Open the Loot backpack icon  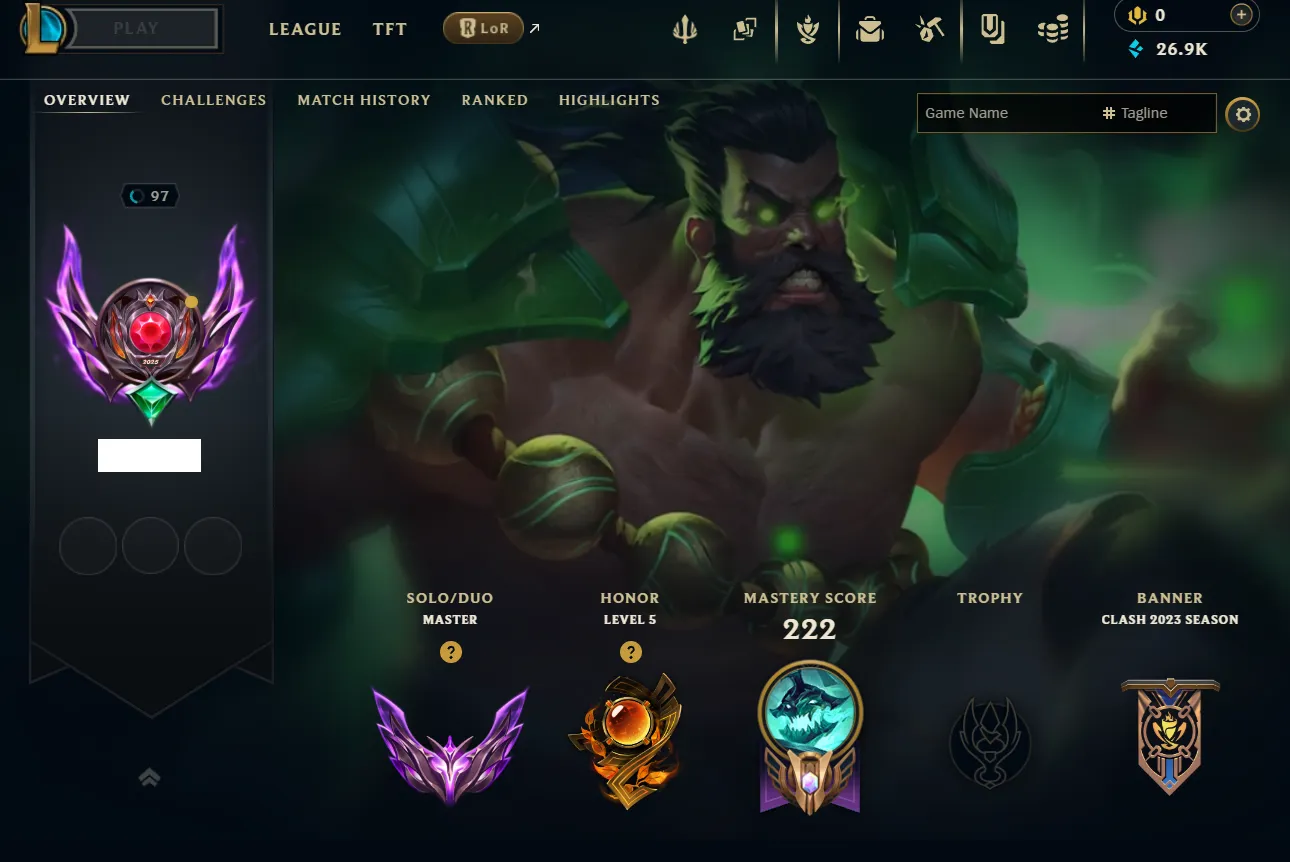(869, 28)
